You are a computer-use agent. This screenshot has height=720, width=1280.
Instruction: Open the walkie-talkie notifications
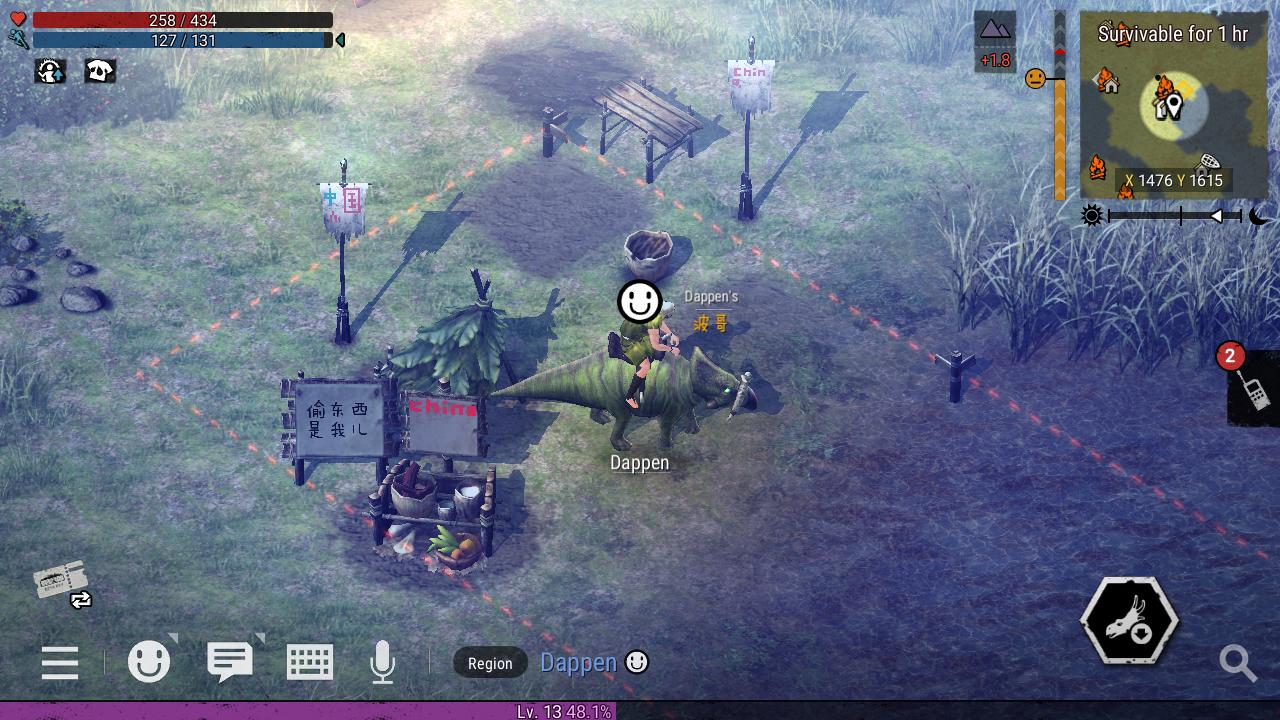pyautogui.click(x=1253, y=388)
